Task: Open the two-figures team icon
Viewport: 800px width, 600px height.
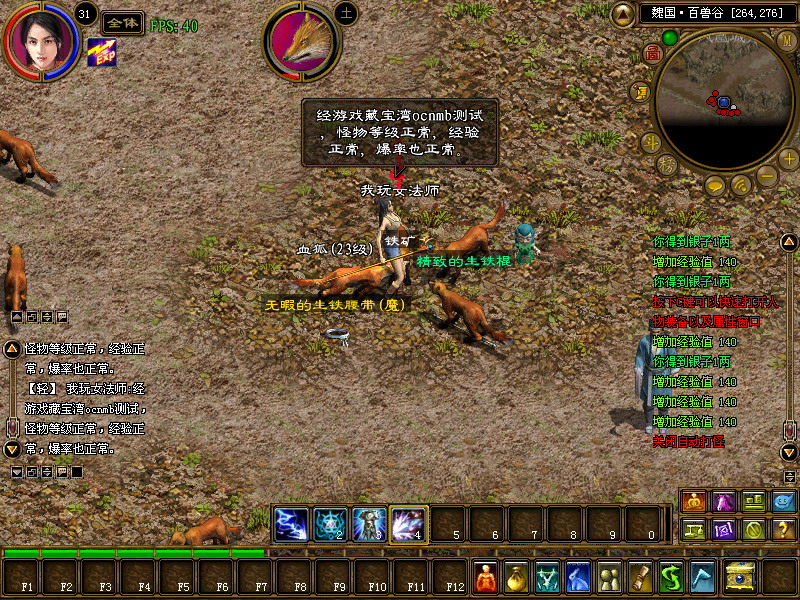Action: pos(609,577)
